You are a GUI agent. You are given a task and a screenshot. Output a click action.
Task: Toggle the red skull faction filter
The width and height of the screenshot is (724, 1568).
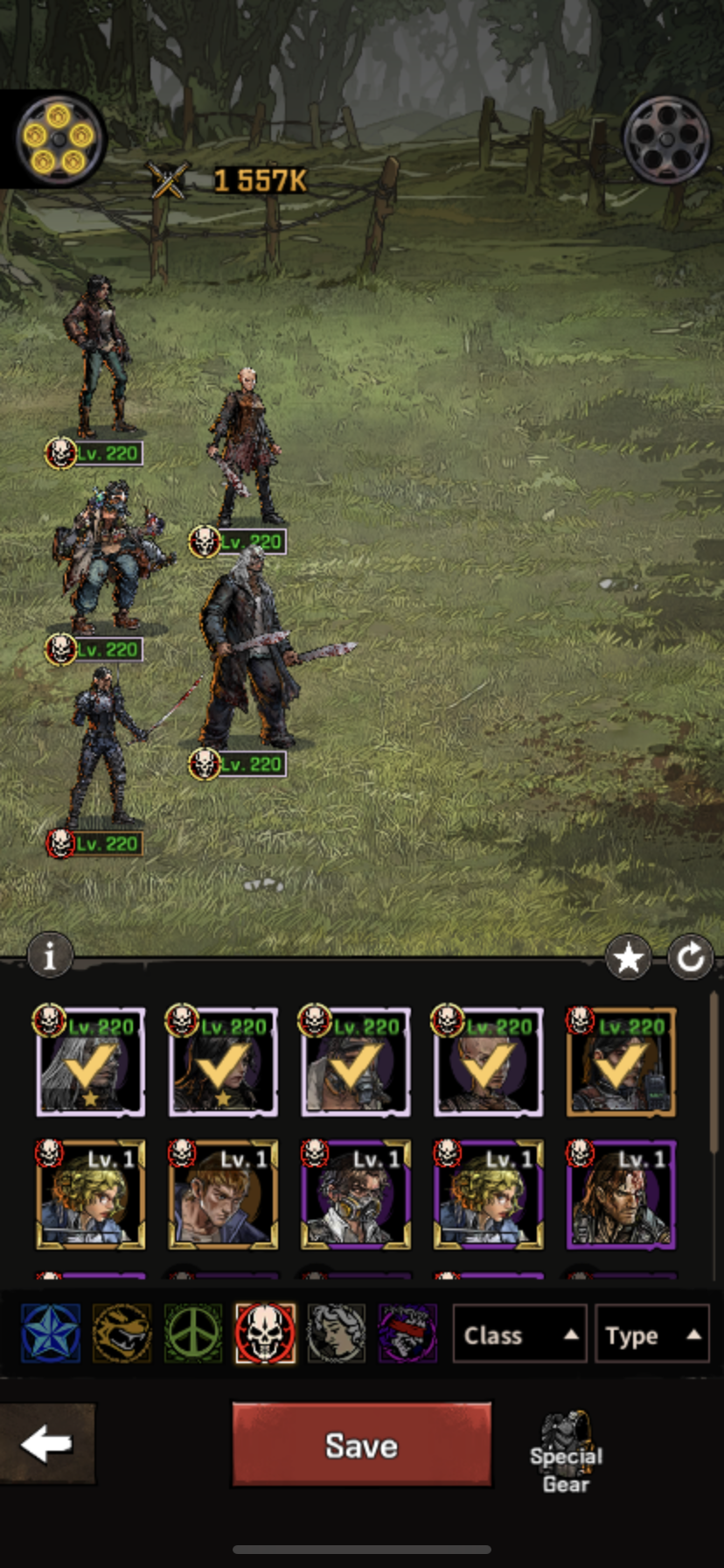click(265, 1333)
